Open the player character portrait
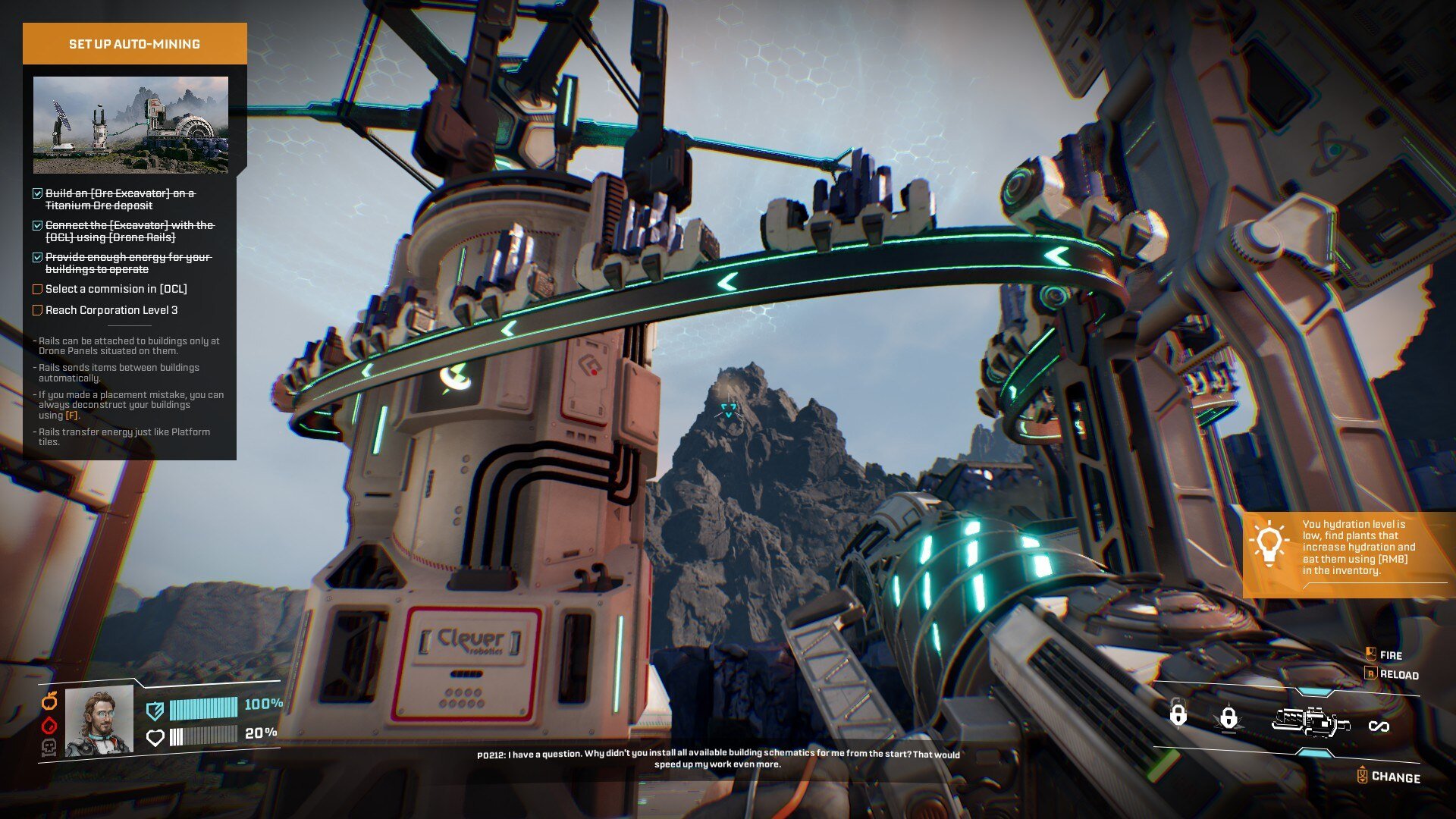The image size is (1456, 819). (99, 721)
